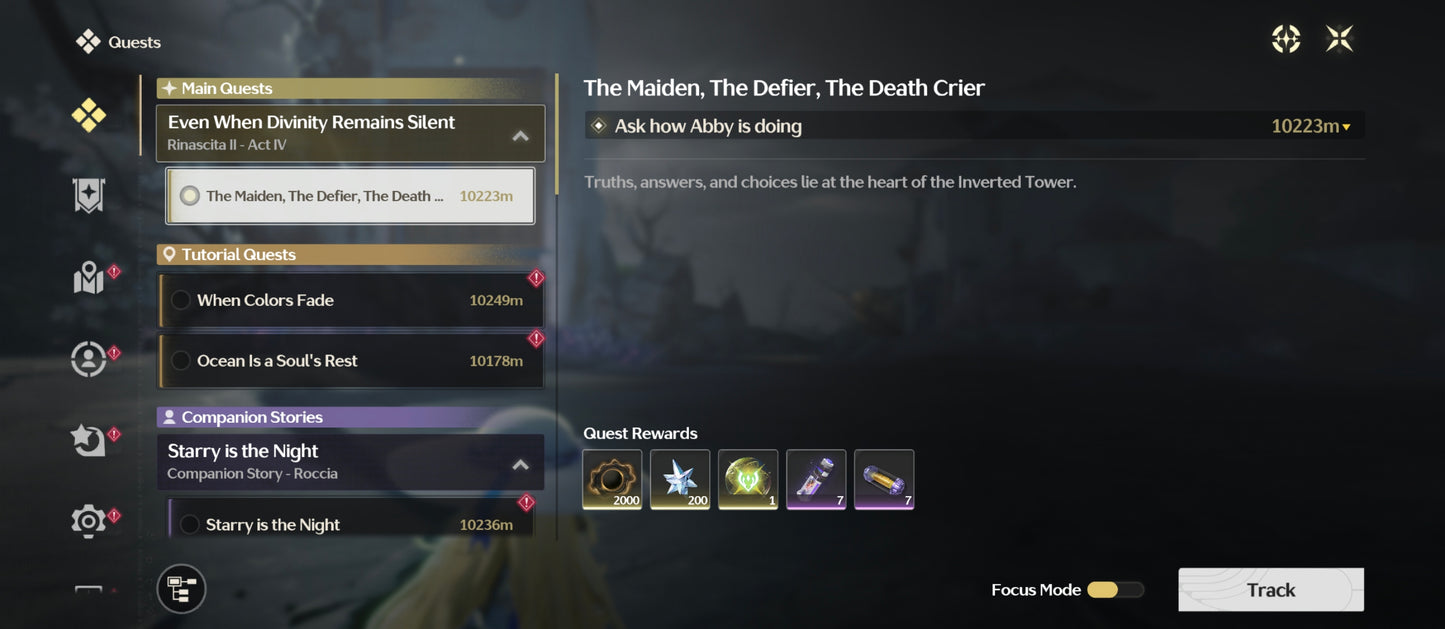
Task: Select Ocean Is a Soul's Rest quest
Action: pyautogui.click(x=350, y=361)
